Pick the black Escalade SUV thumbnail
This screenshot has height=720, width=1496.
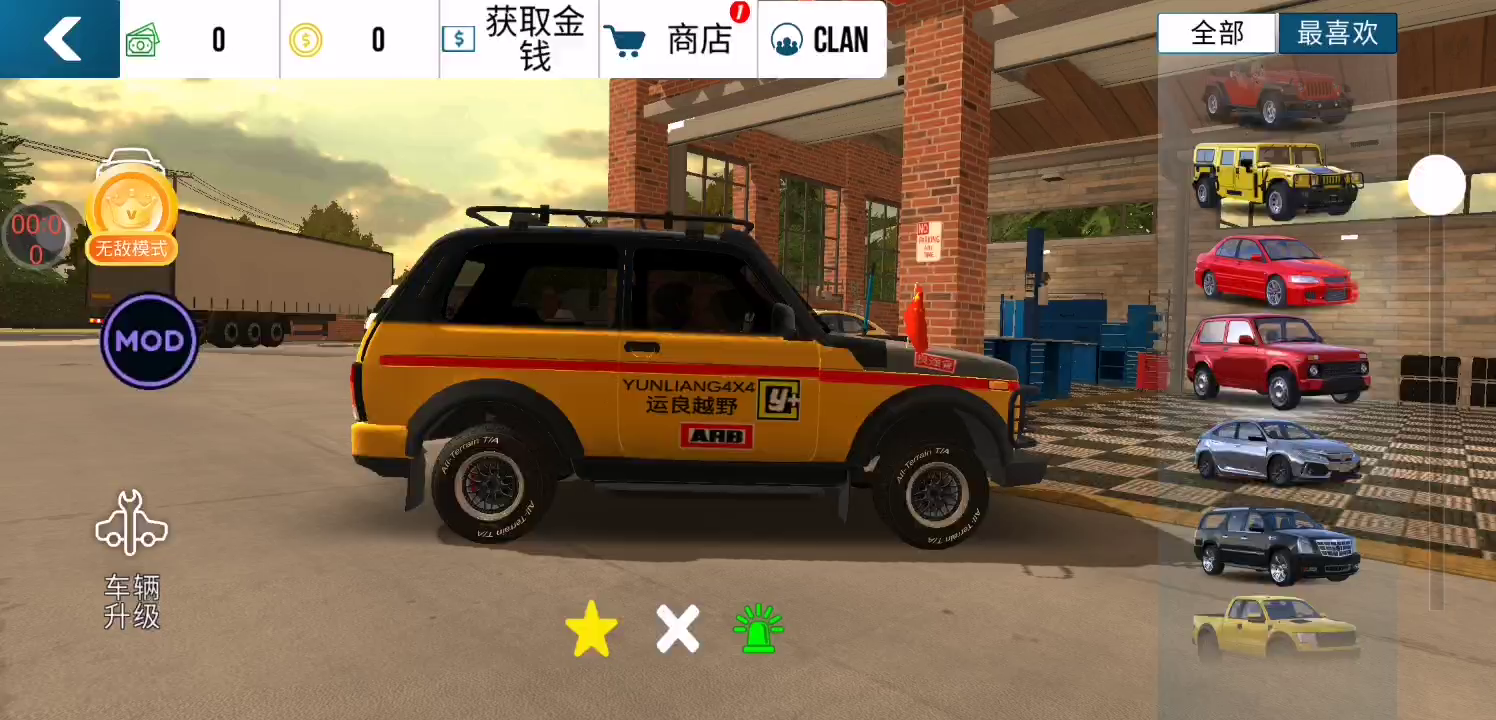1276,543
